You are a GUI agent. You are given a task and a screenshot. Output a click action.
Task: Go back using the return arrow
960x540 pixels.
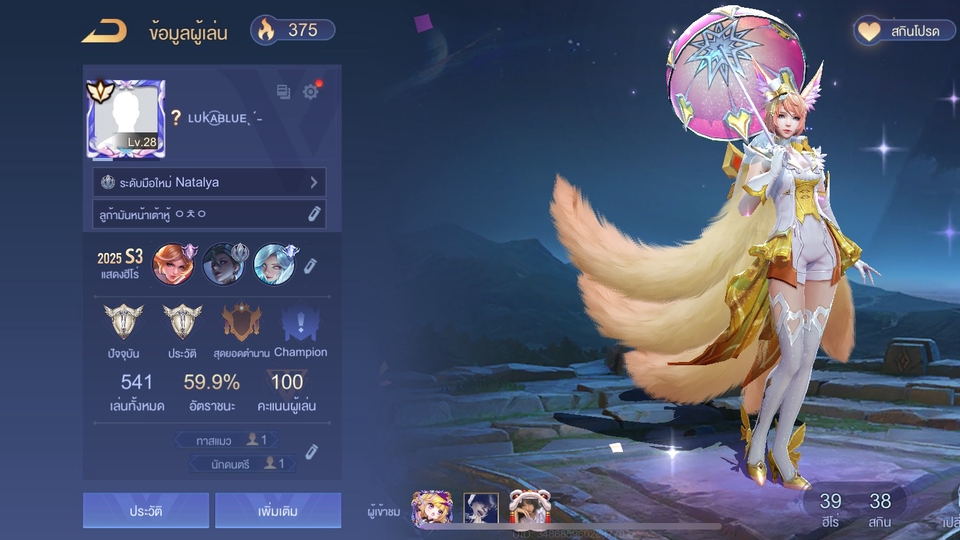(x=104, y=31)
